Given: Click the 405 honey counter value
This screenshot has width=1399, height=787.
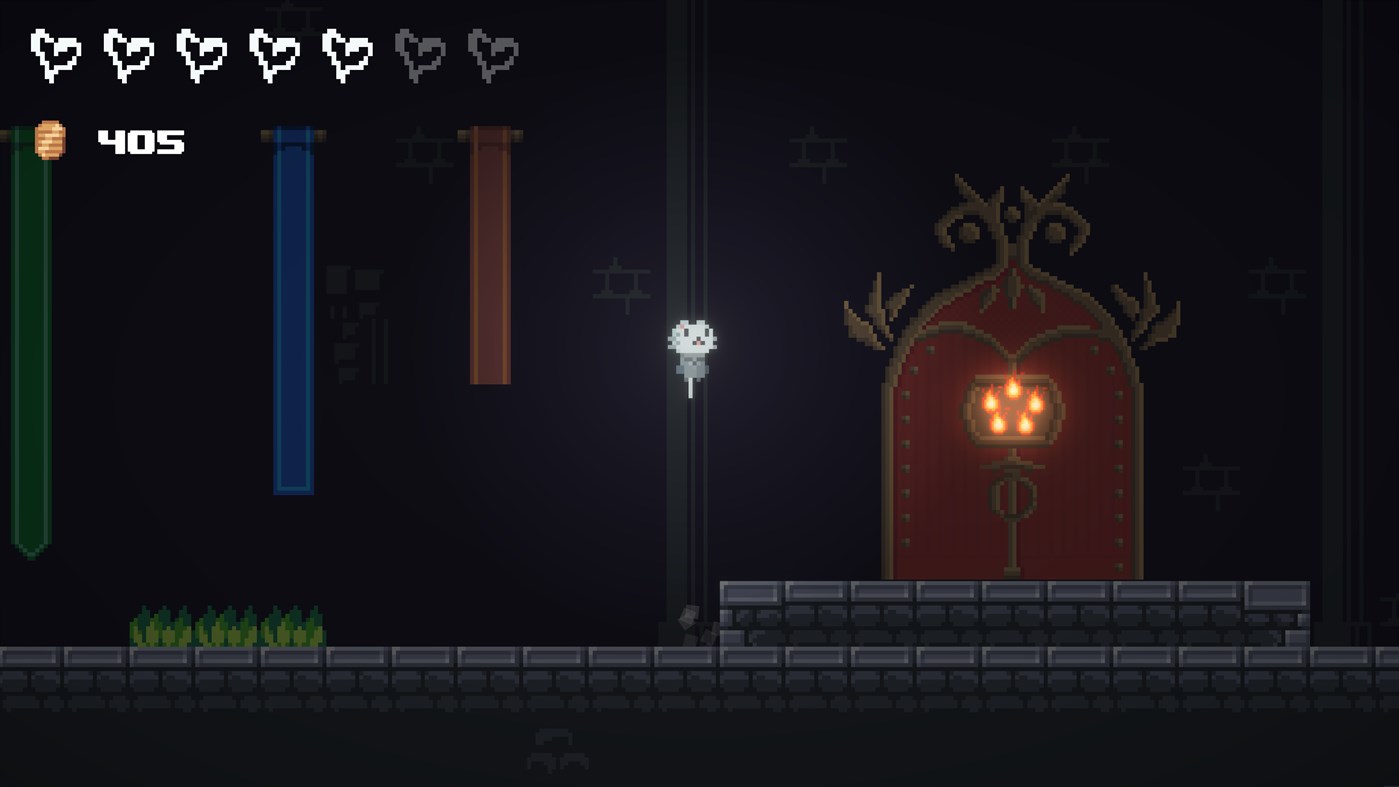Looking at the screenshot, I should click(x=139, y=141).
